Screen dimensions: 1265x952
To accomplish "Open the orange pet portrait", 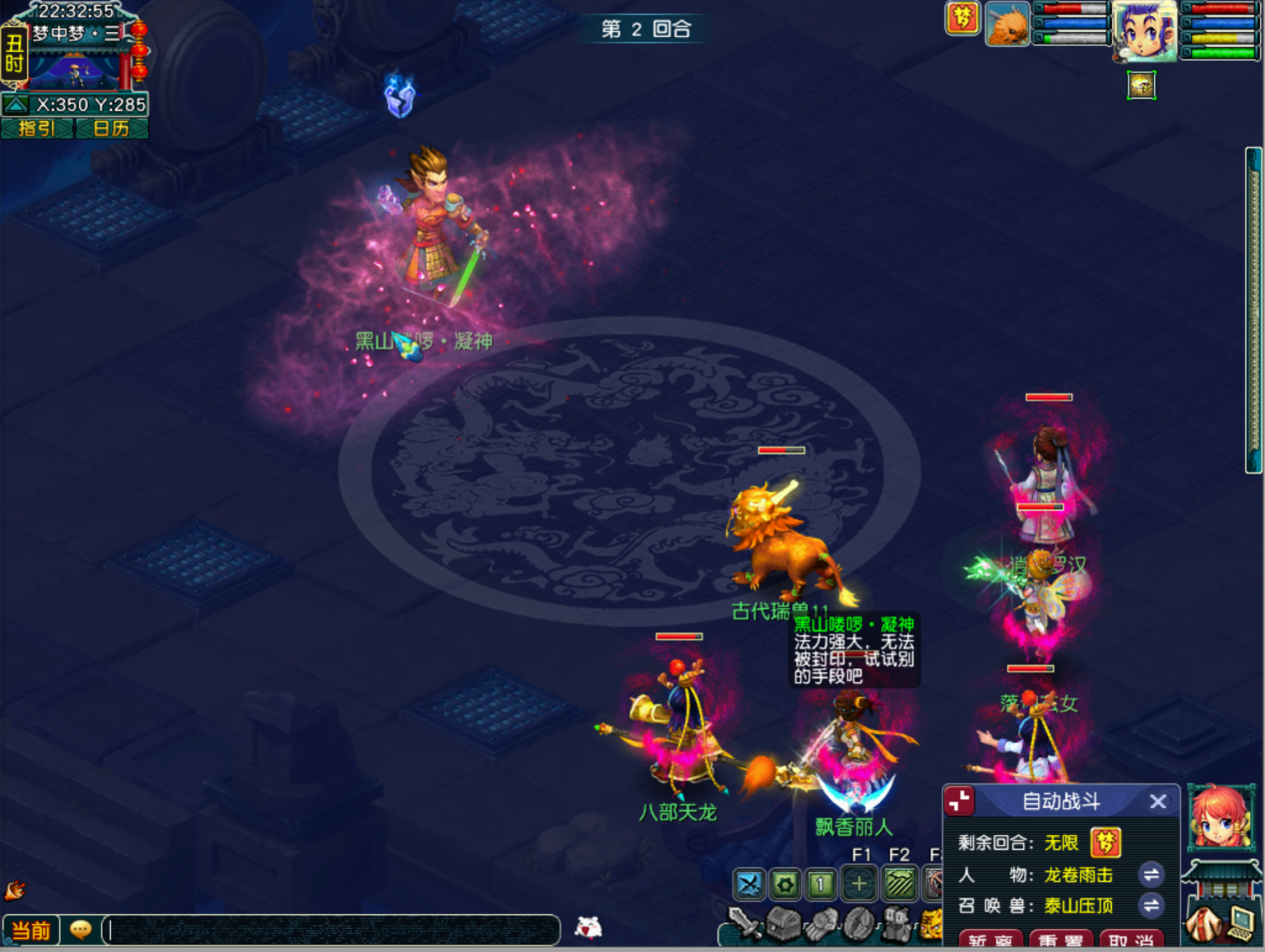I will 1007,24.
